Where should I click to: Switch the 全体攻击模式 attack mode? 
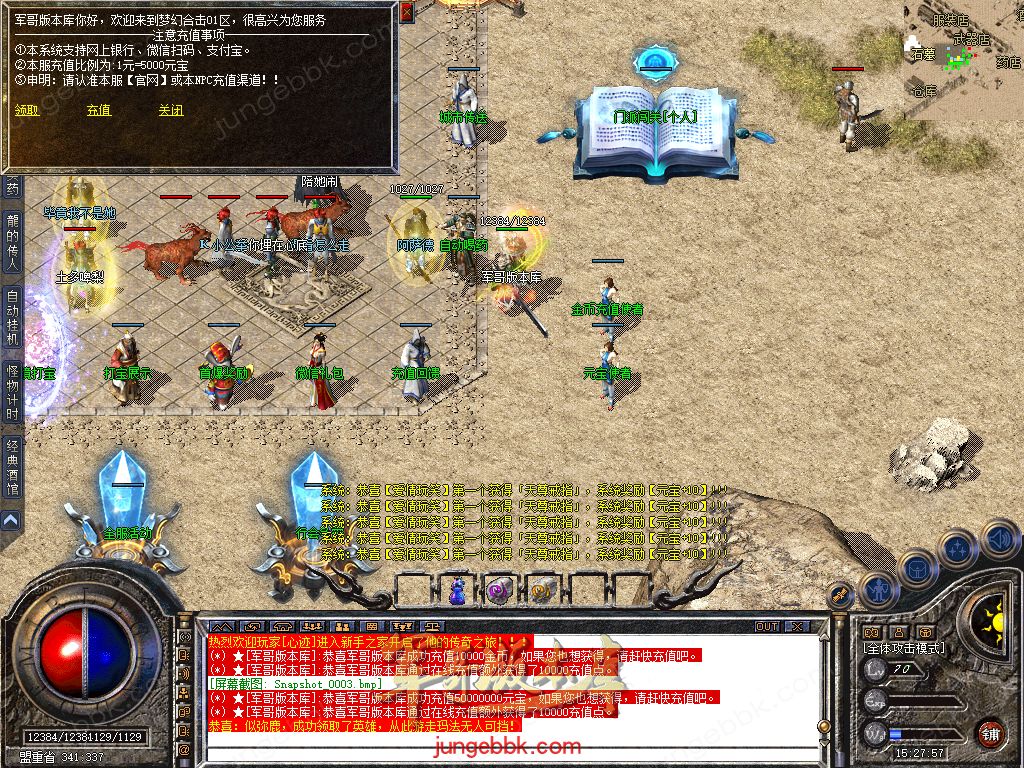click(904, 648)
